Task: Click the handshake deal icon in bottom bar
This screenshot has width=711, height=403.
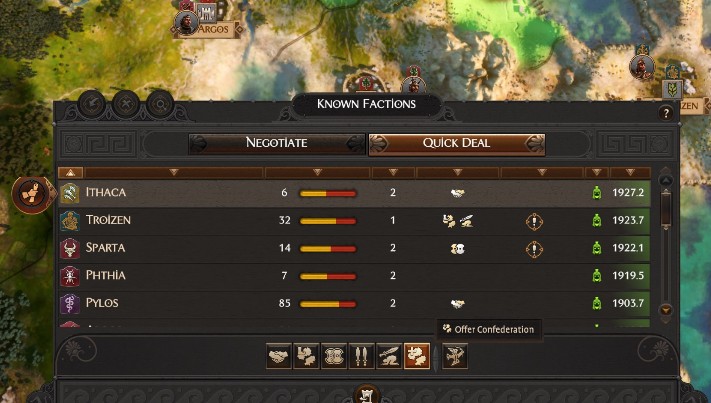Action: (279, 356)
